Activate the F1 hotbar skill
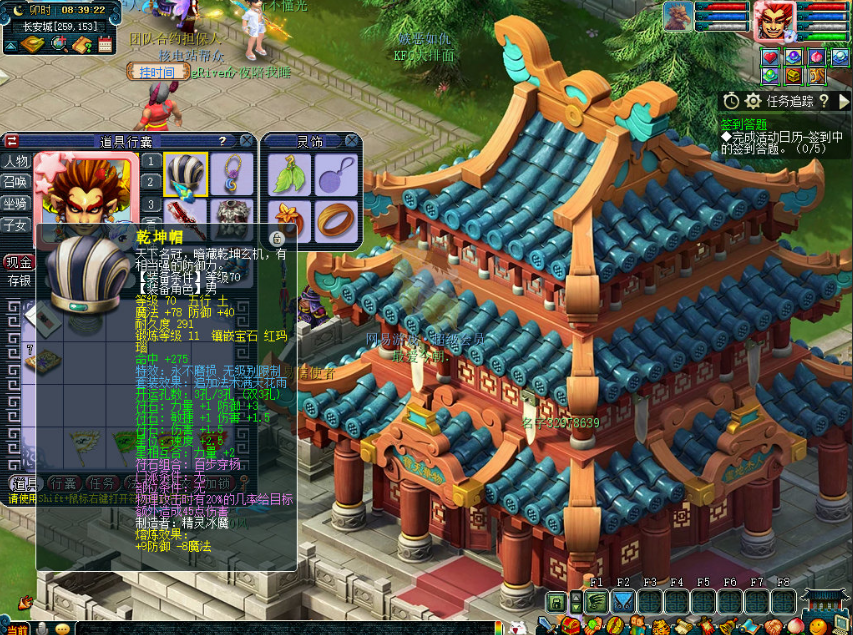Screen dimensions: 853x635 point(597,602)
